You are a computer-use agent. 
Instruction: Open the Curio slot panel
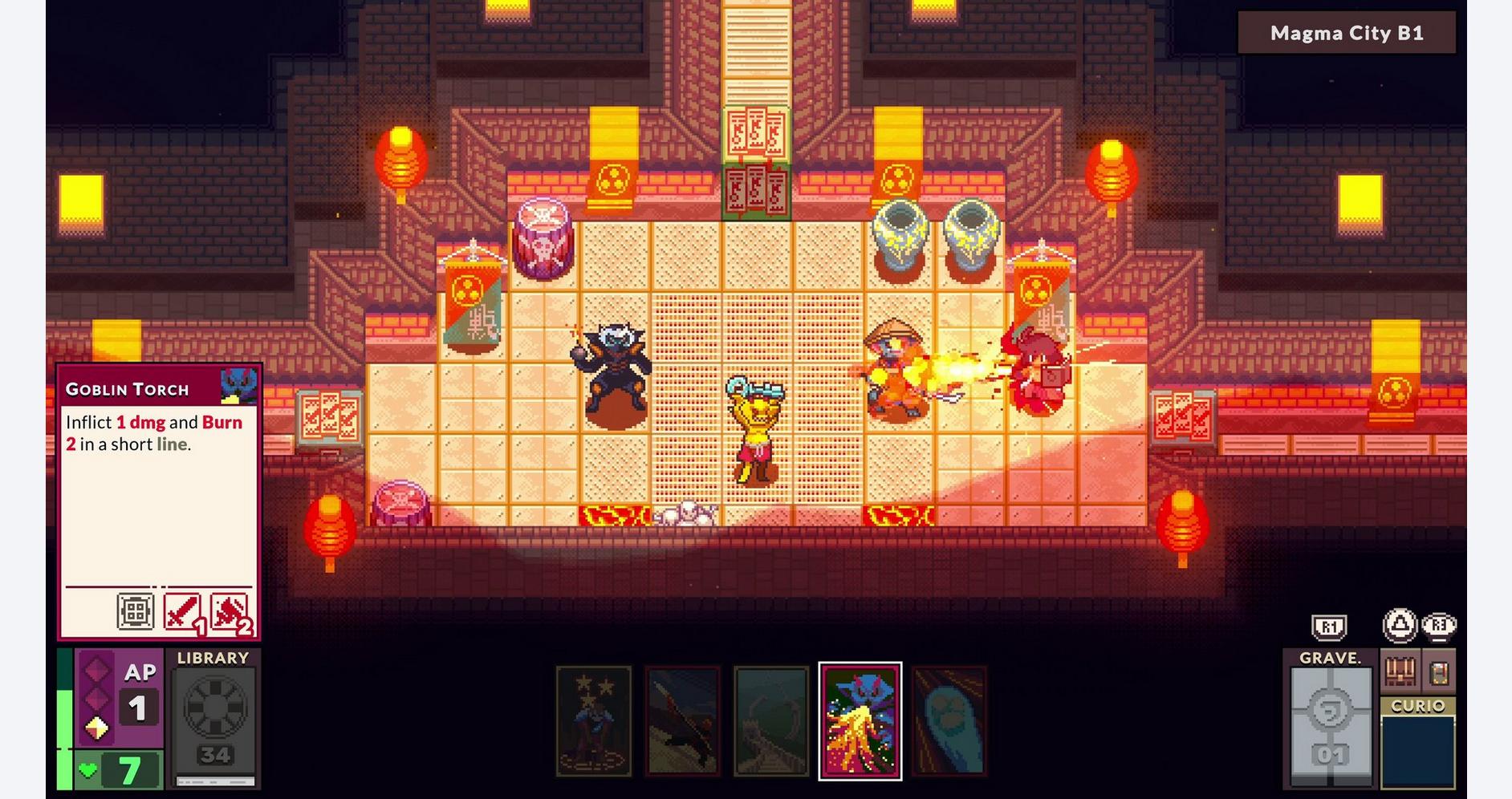tap(1418, 750)
